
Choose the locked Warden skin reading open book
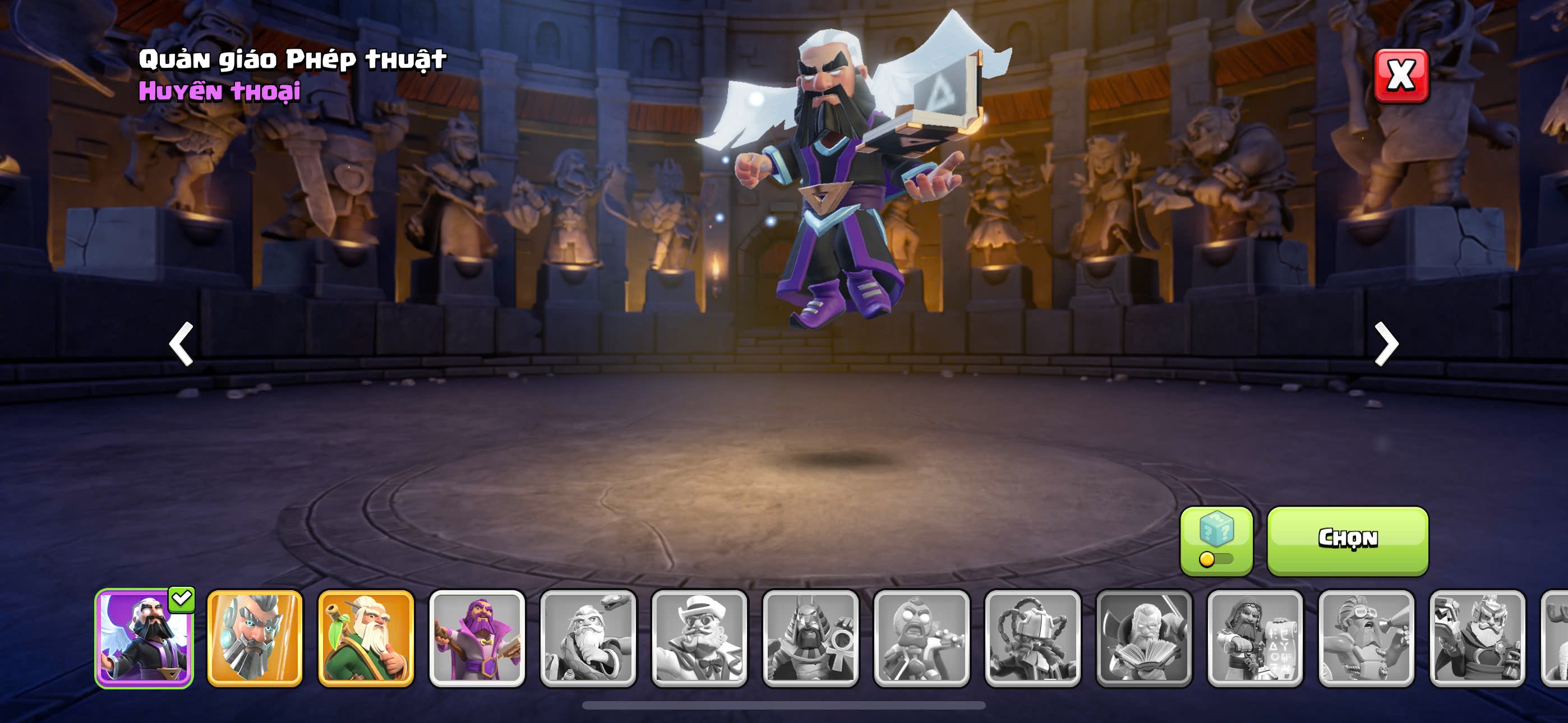(x=1143, y=638)
